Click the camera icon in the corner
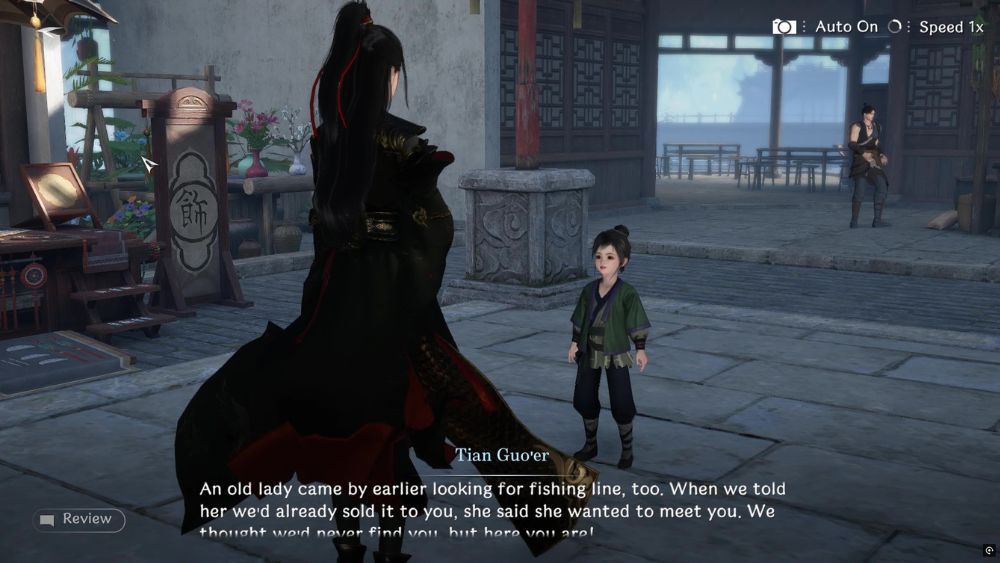Image resolution: width=1000 pixels, height=563 pixels. 784,27
